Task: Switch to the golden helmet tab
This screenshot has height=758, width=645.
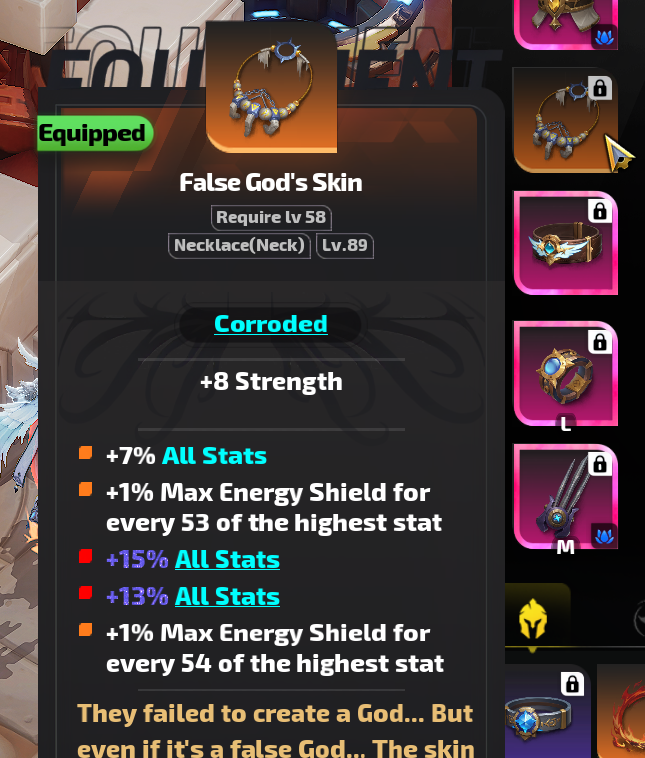Action: click(534, 620)
